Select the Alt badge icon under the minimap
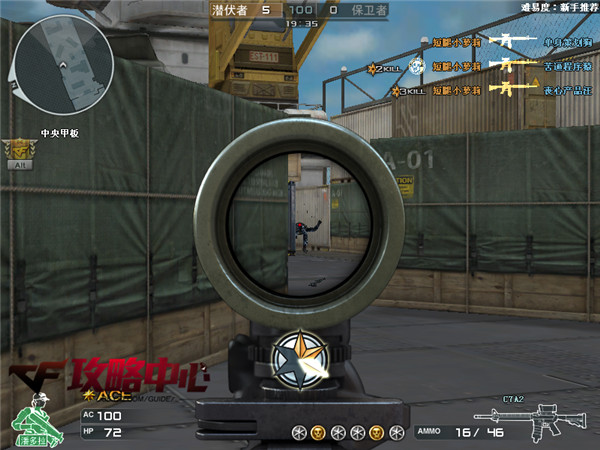600x450 pixels. tap(17, 152)
